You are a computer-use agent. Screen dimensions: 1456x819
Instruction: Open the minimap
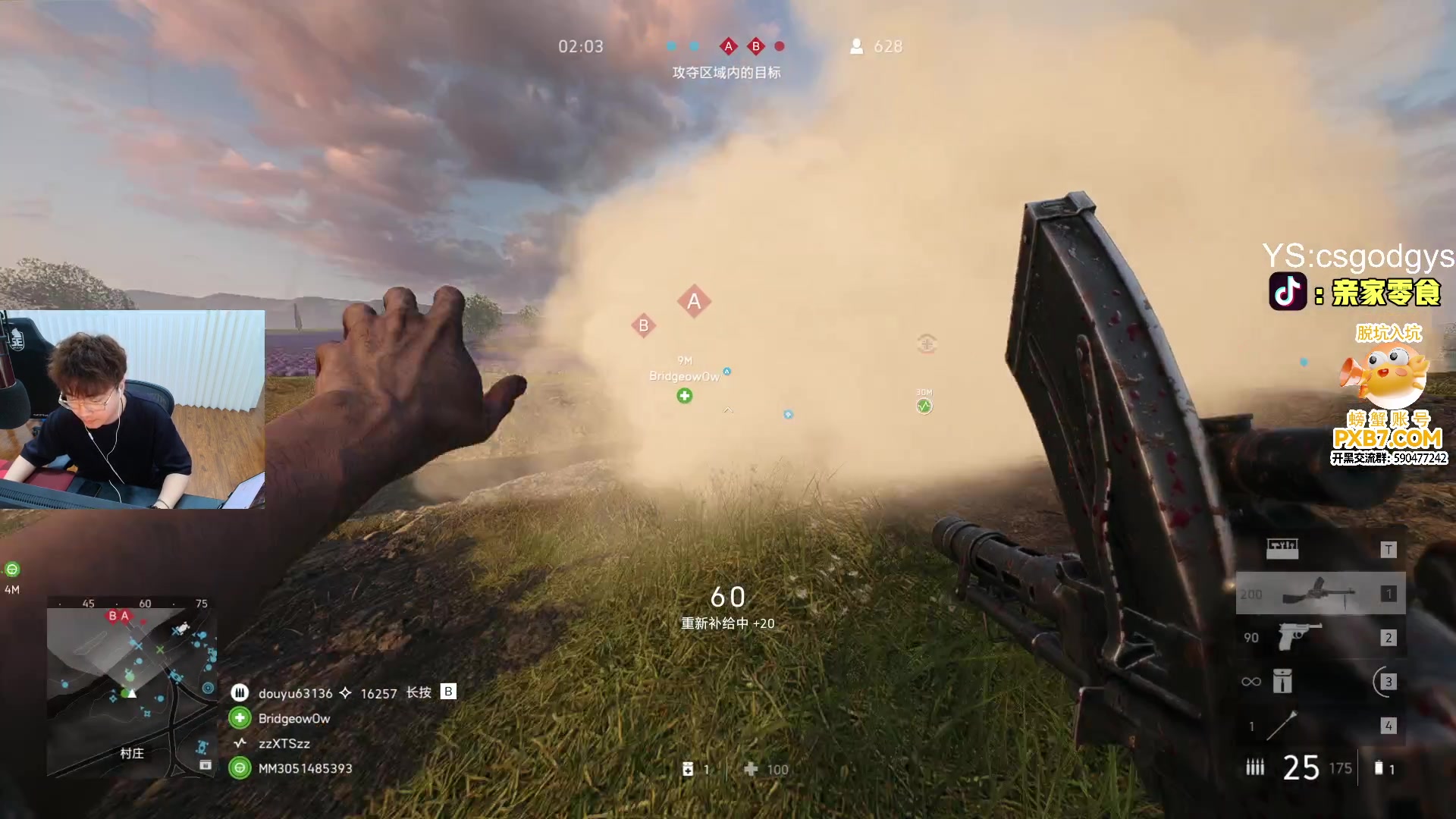pos(132,686)
